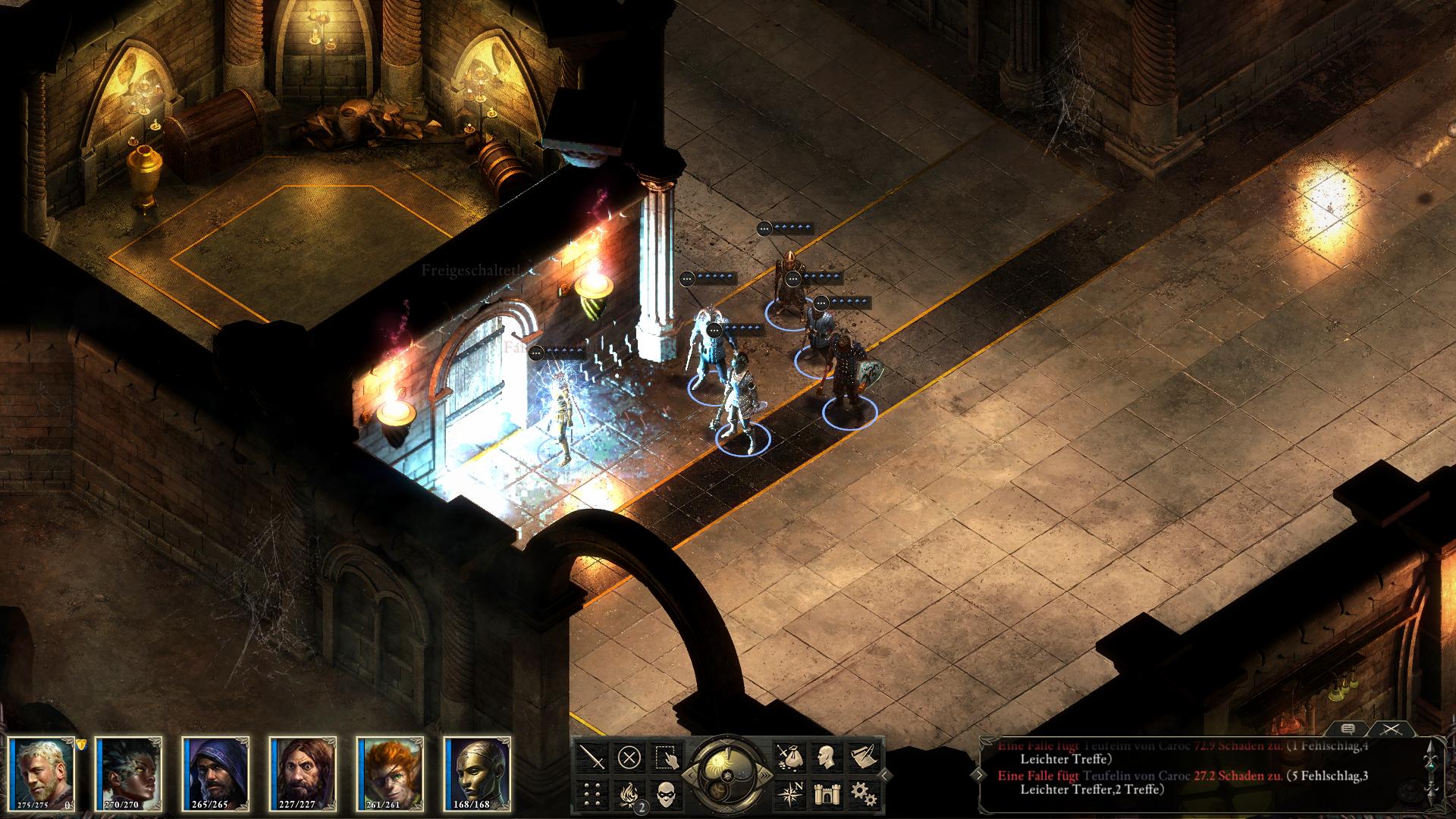Switch log to the crossed-swords combat tab
The width and height of the screenshot is (1456, 819).
click(x=1389, y=730)
